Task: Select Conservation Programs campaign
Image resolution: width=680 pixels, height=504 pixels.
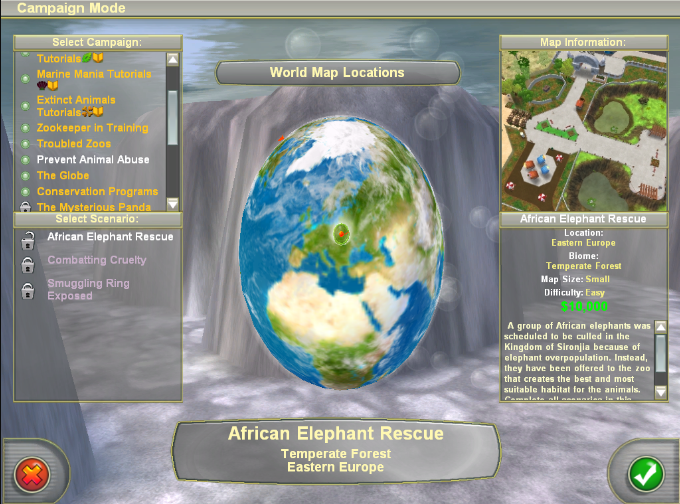Action: [x=97, y=191]
